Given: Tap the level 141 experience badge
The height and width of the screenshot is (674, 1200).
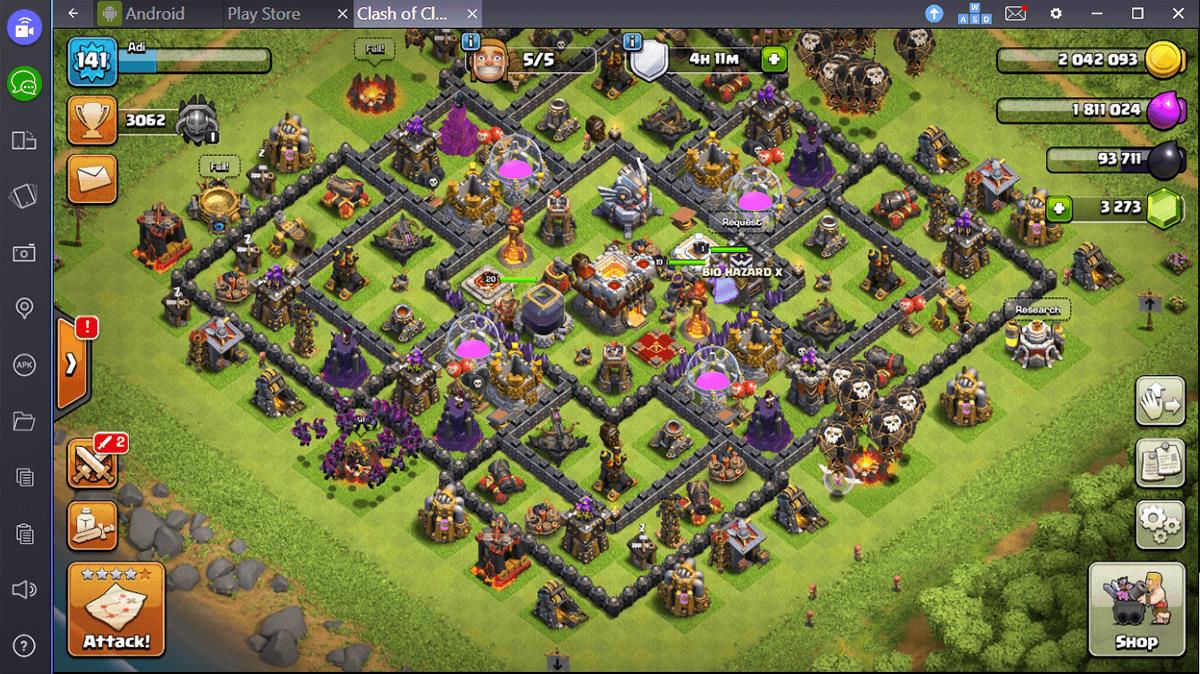Looking at the screenshot, I should [x=92, y=60].
